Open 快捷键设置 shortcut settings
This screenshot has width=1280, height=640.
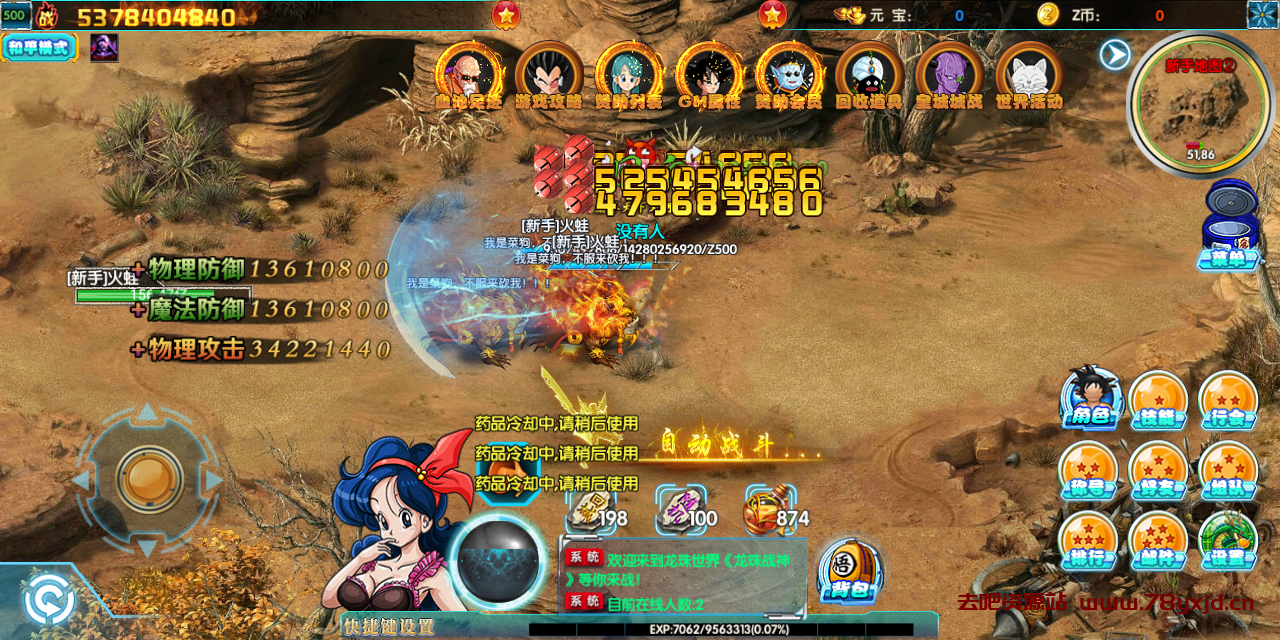[389, 627]
